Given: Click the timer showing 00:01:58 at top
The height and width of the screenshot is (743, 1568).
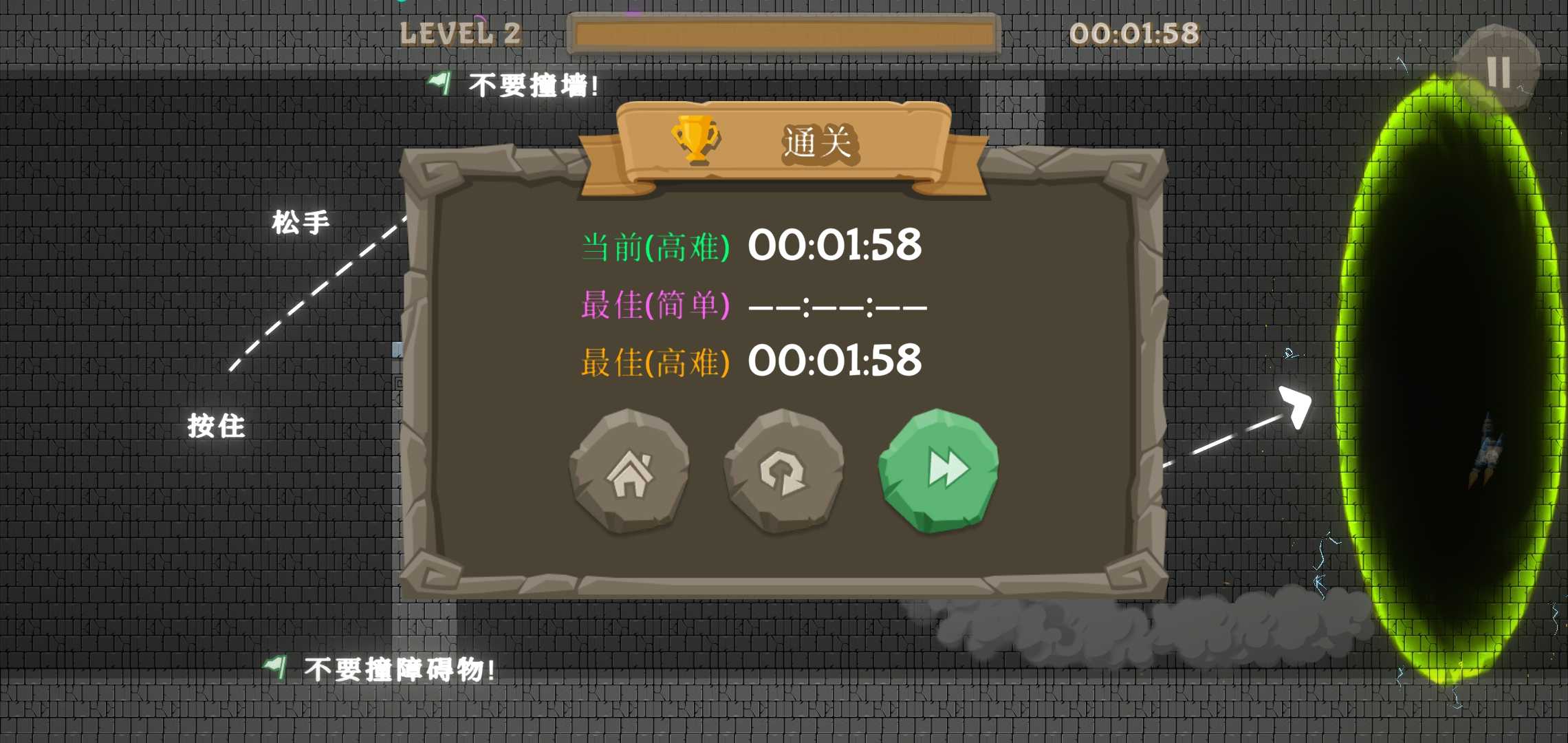Looking at the screenshot, I should pyautogui.click(x=1136, y=32).
